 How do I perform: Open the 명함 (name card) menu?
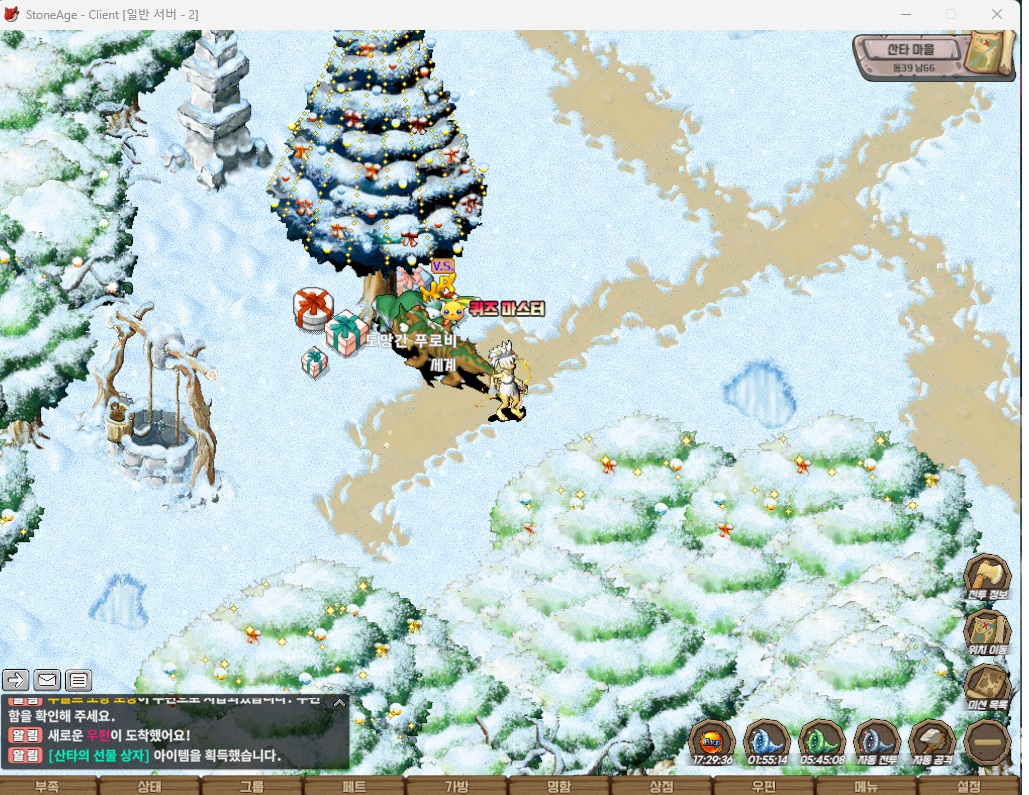pos(559,786)
